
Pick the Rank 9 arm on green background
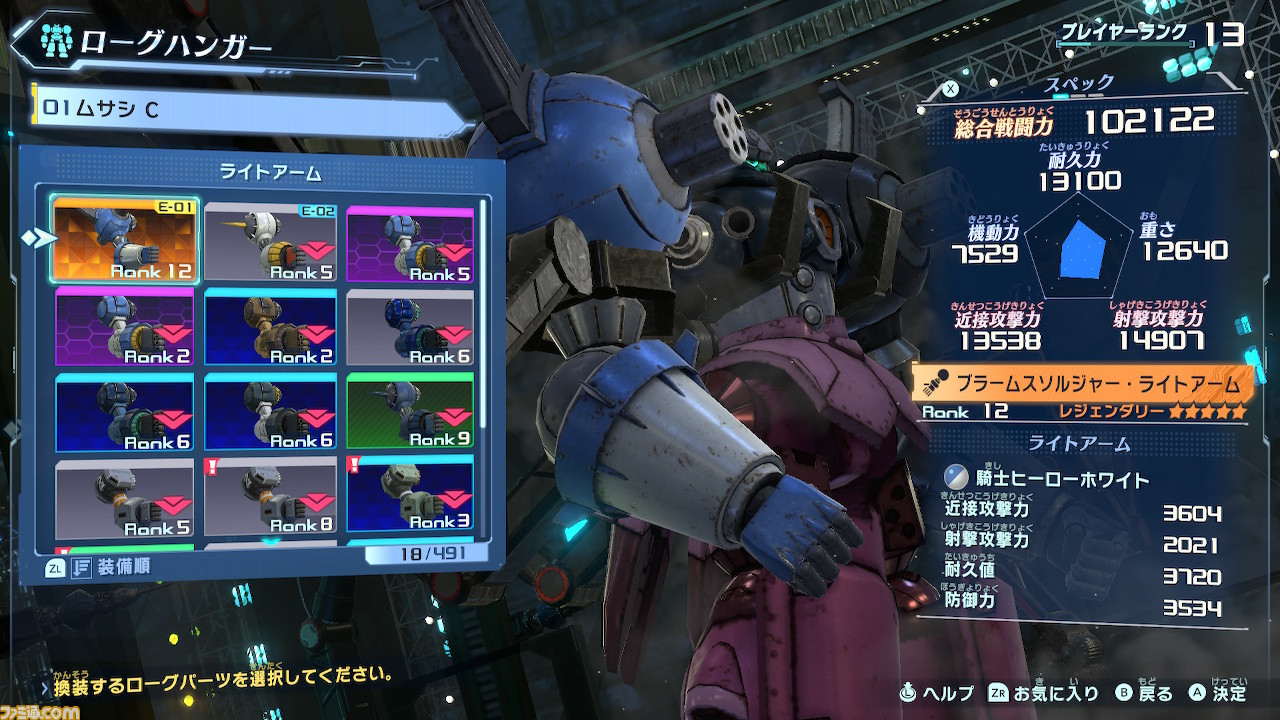(x=410, y=411)
